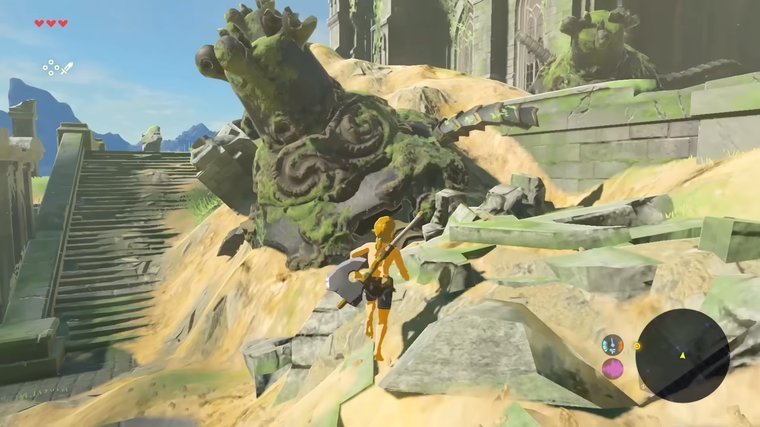Click the yellow player arrow on minimap
Image resolution: width=760 pixels, height=427 pixels.
click(x=683, y=355)
